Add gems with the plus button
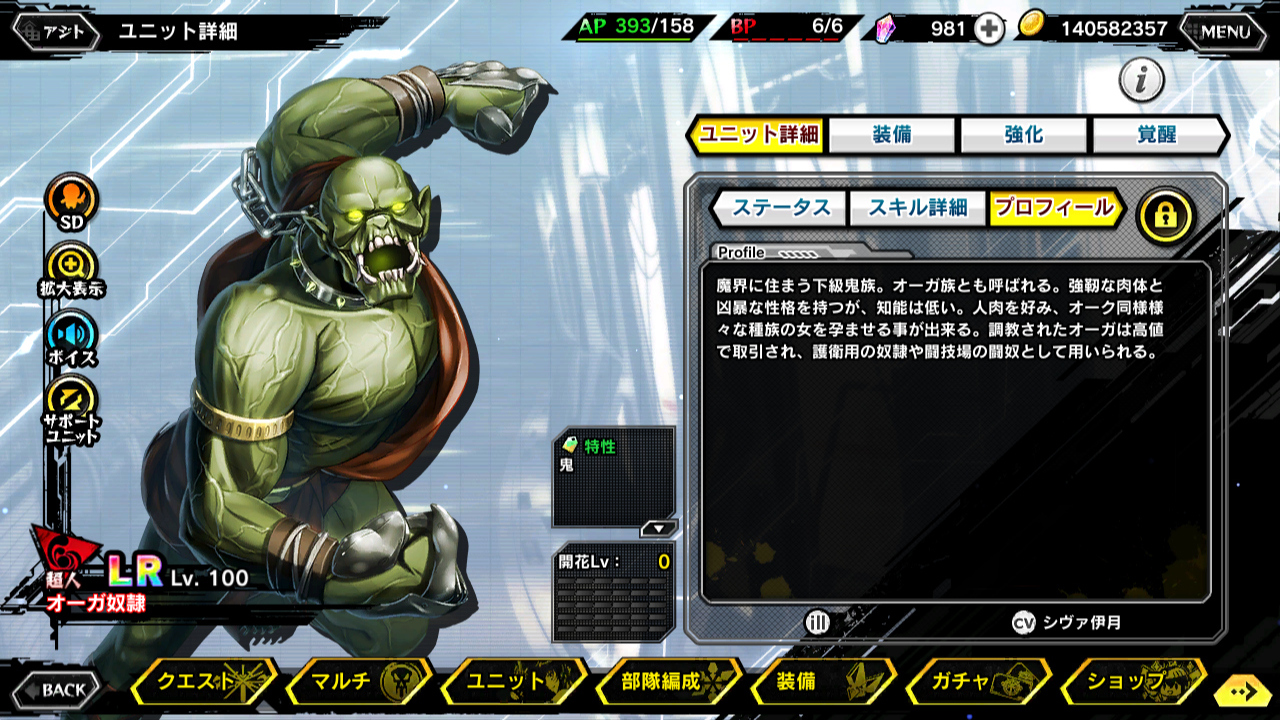Image resolution: width=1280 pixels, height=720 pixels. pyautogui.click(x=989, y=29)
